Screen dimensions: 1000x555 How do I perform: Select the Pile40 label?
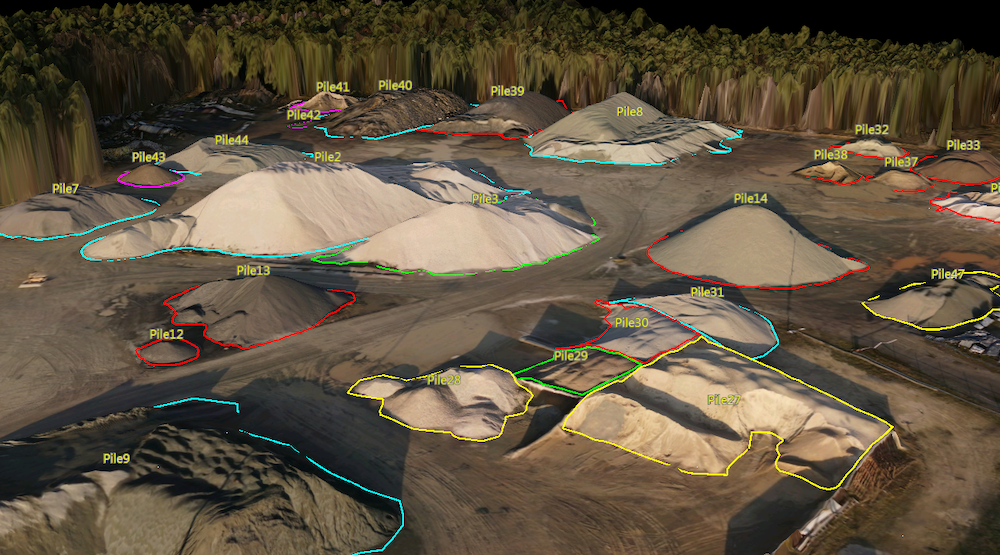pyautogui.click(x=395, y=86)
